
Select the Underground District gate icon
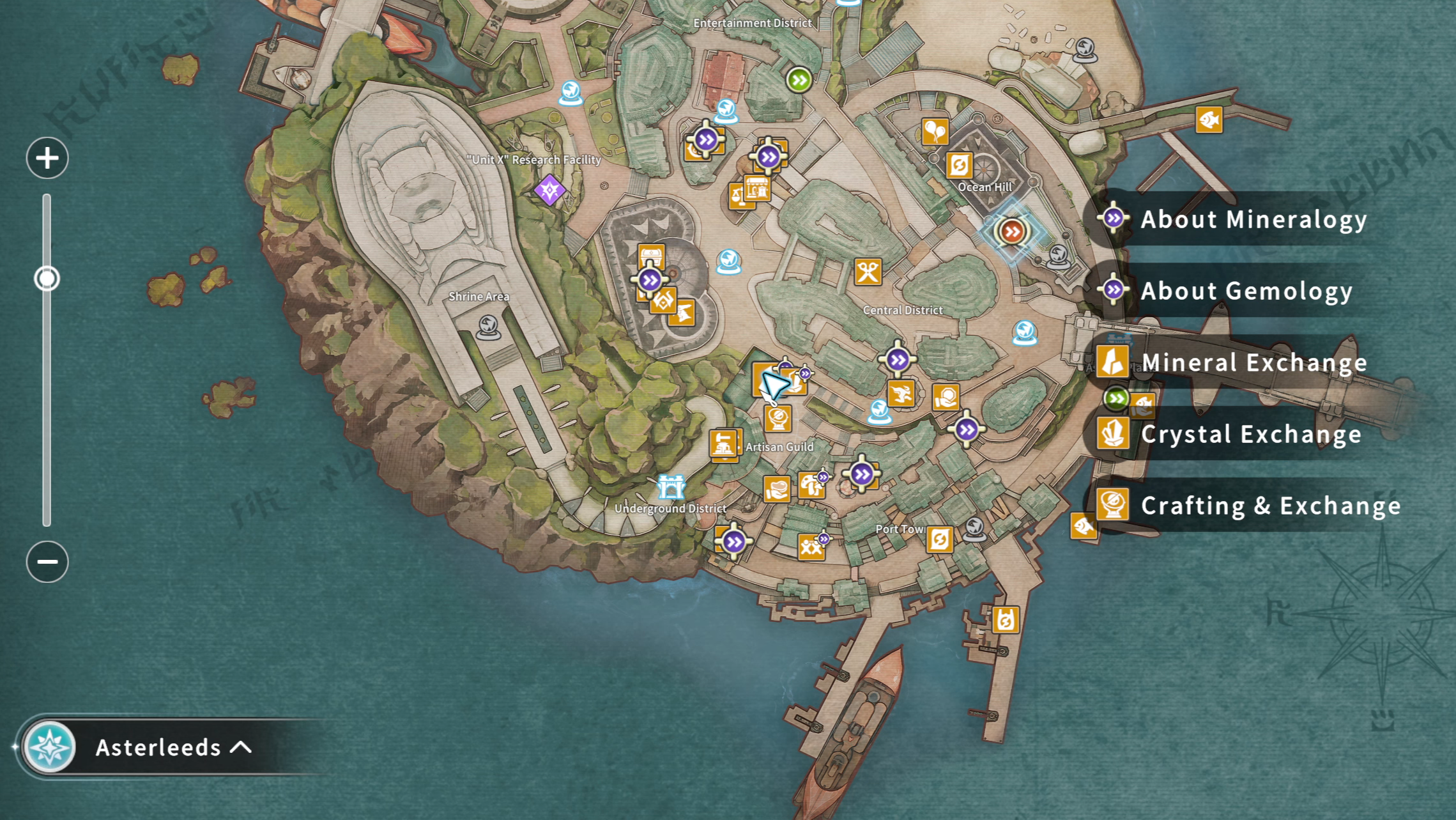[671, 487]
